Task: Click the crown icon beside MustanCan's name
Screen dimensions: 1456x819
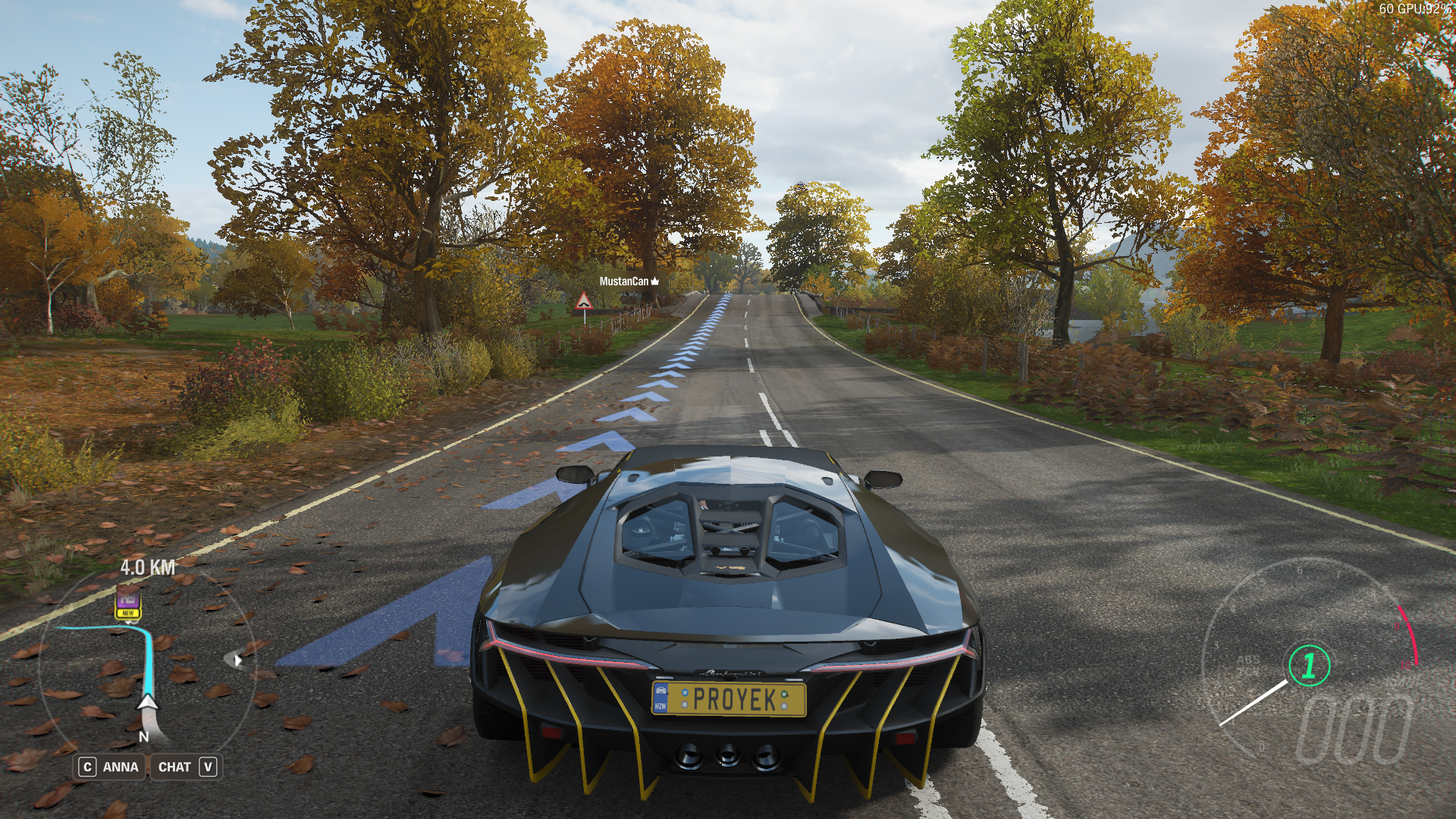Action: (655, 281)
